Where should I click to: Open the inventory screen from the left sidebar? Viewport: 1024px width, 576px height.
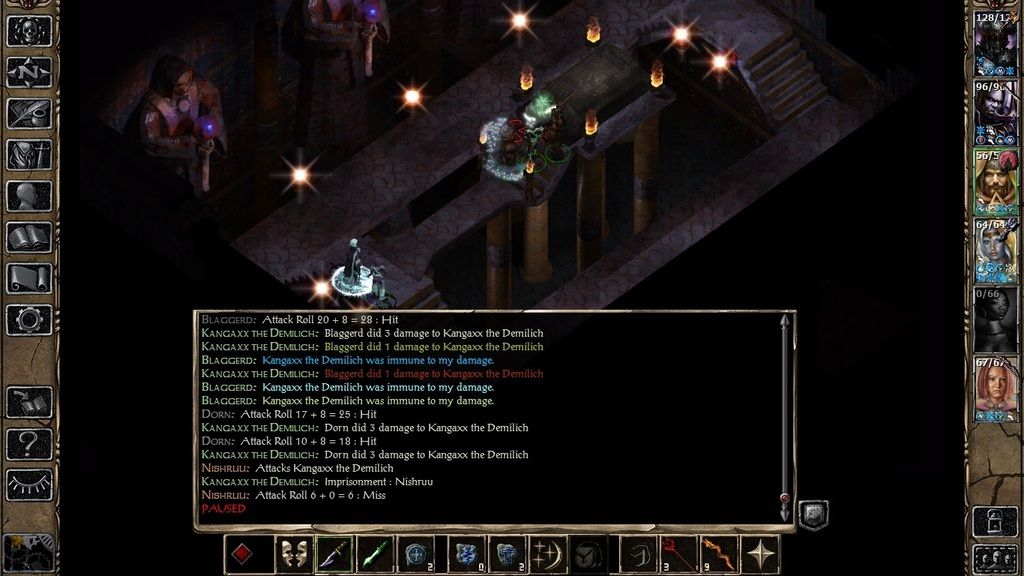pyautogui.click(x=29, y=154)
